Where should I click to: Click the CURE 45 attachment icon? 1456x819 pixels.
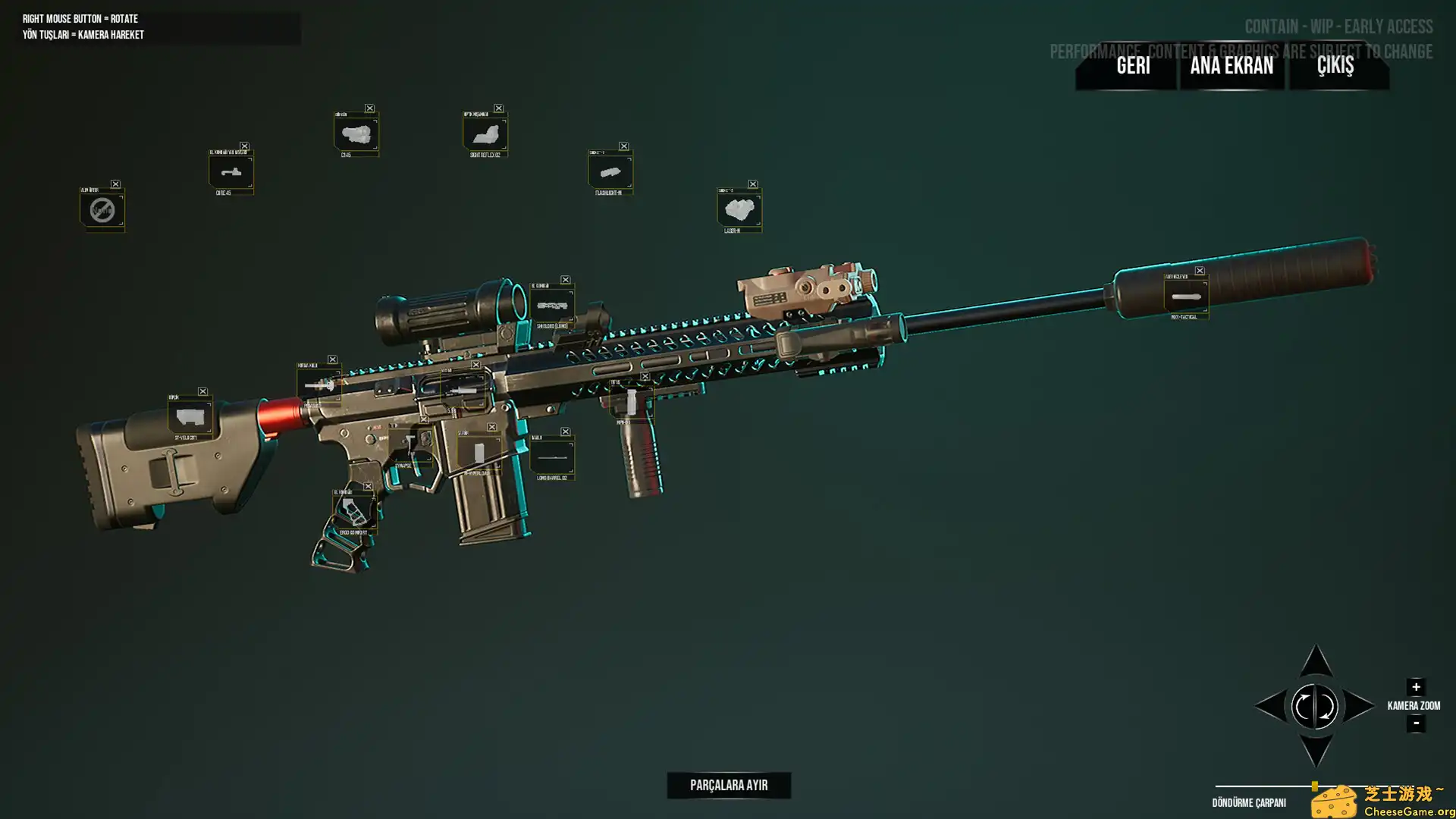231,173
